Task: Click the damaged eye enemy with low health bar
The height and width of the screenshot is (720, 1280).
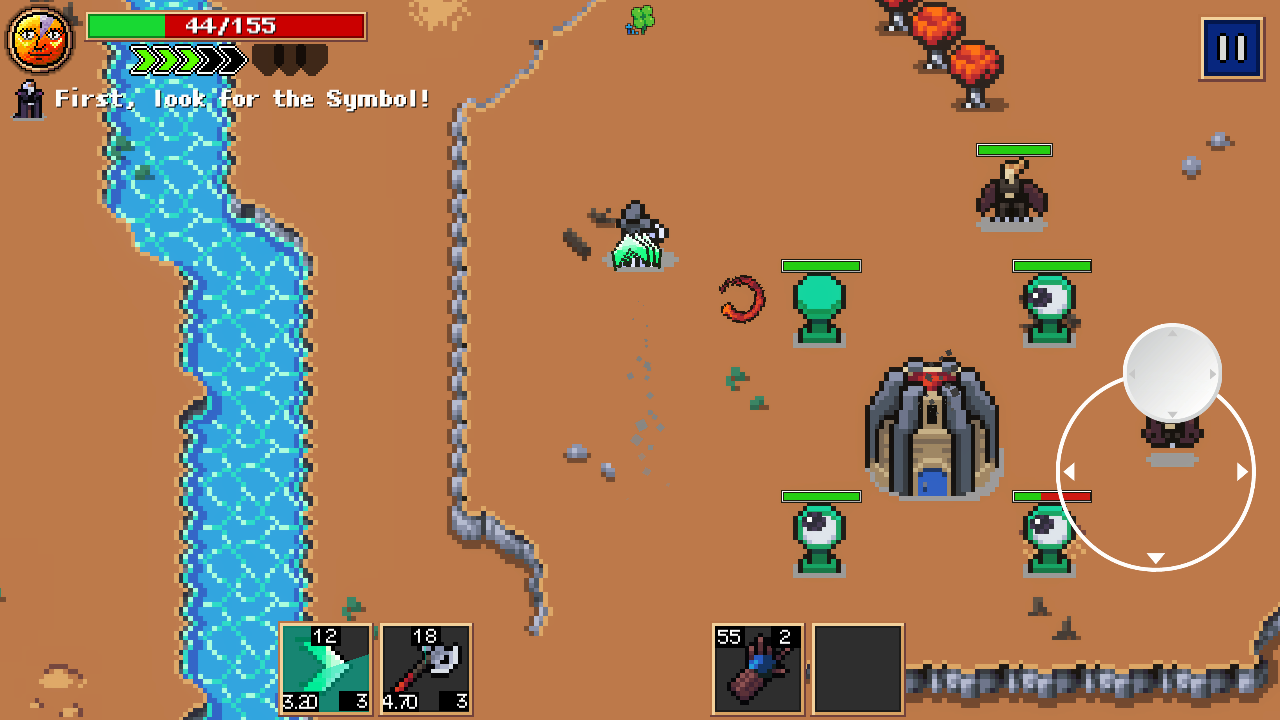Action: pyautogui.click(x=1050, y=530)
